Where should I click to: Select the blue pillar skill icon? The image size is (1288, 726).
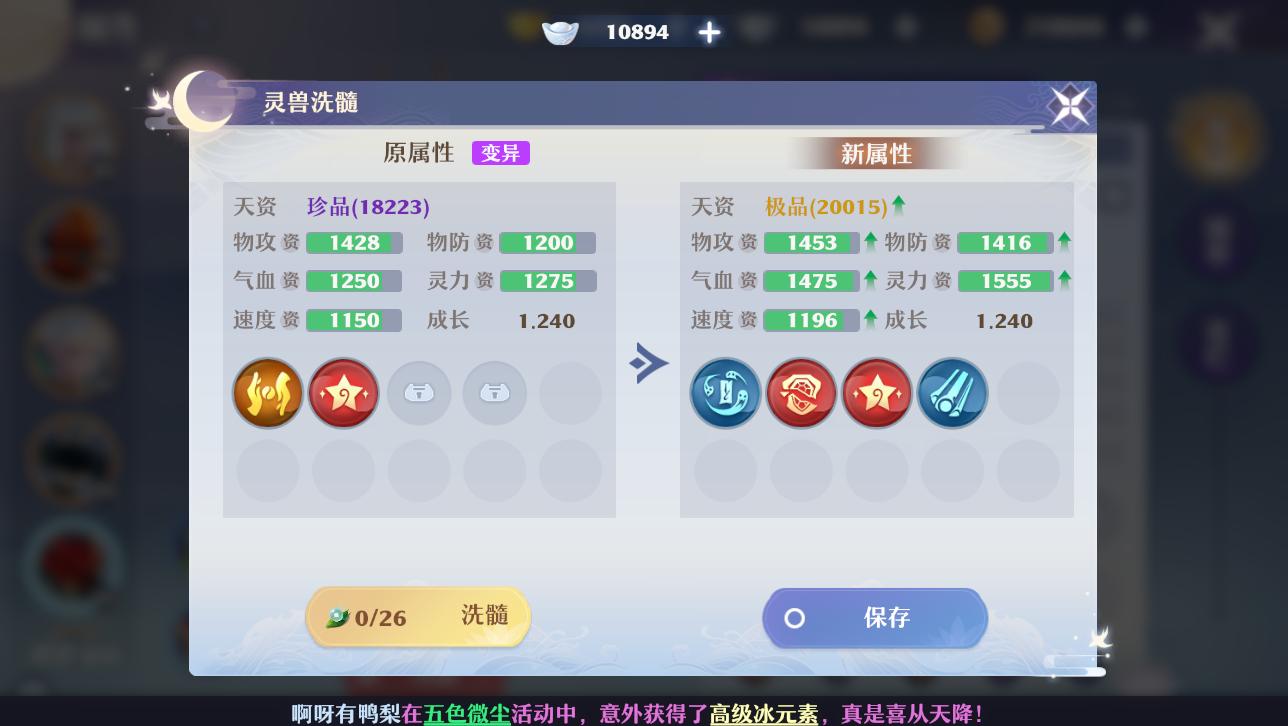click(952, 393)
